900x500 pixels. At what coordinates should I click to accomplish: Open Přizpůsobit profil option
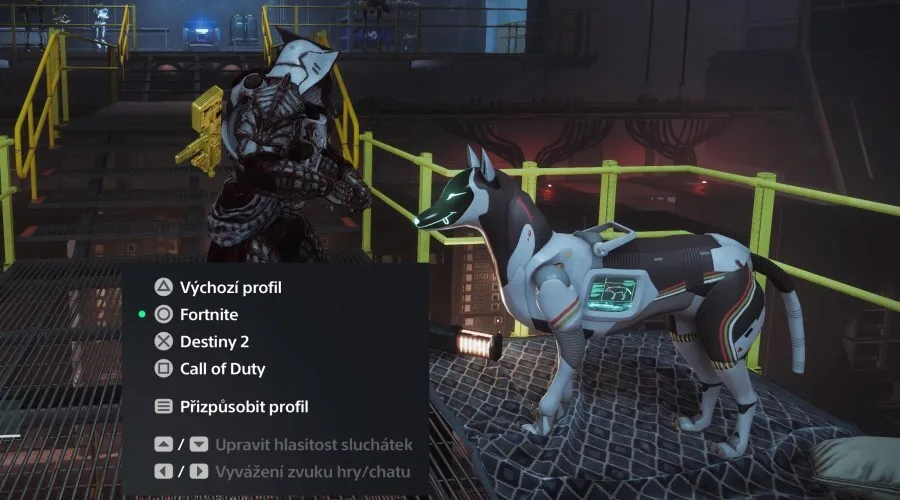[244, 407]
